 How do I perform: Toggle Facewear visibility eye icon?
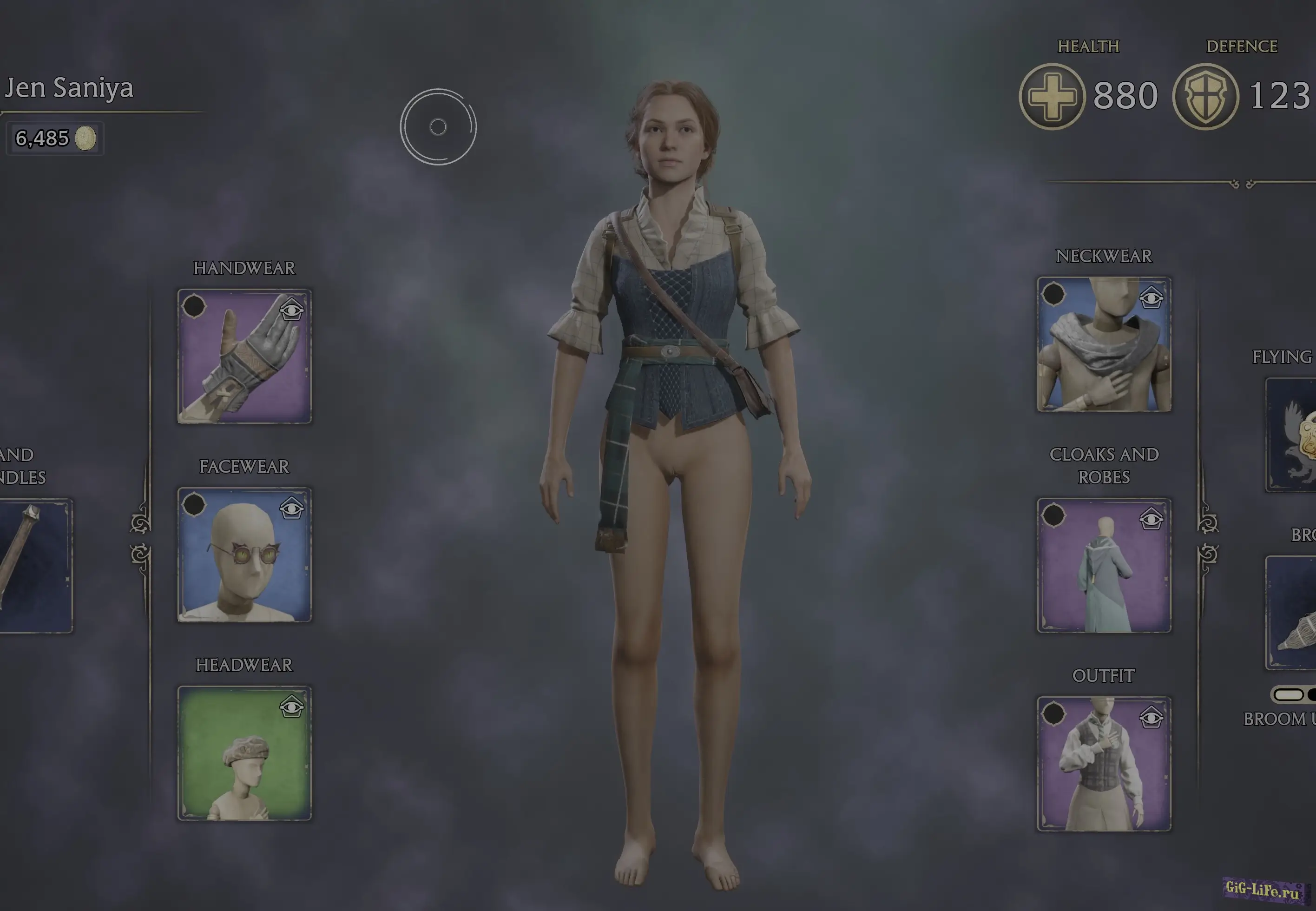tap(292, 508)
